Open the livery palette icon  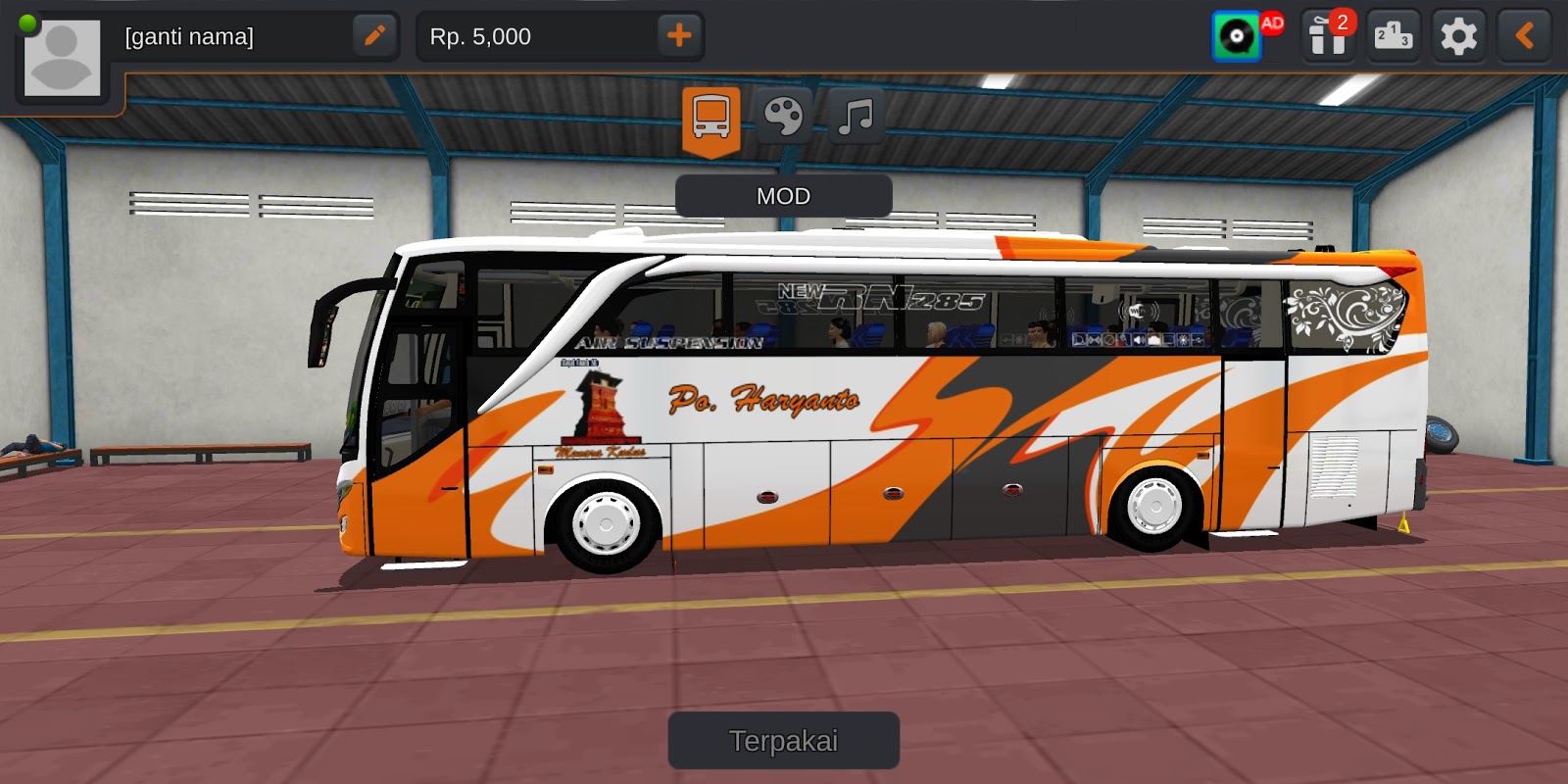[x=782, y=115]
